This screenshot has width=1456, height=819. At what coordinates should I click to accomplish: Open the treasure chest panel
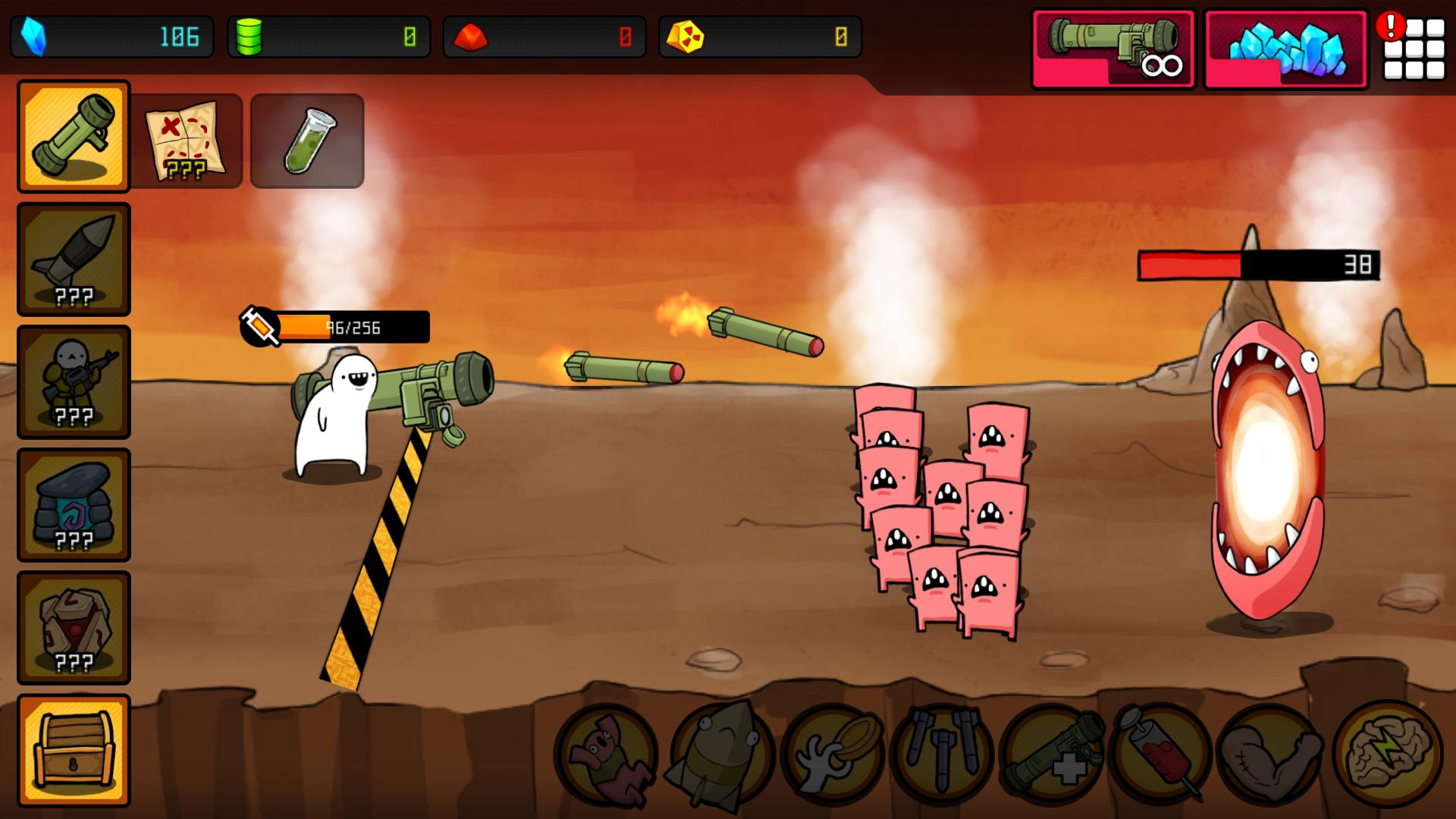point(73,748)
